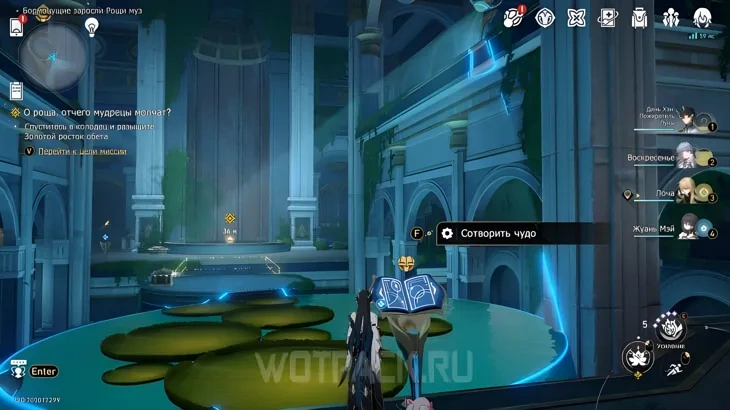Viewport: 730px width, 410px height.
Task: Open the character head icon
Action: [x=702, y=17]
